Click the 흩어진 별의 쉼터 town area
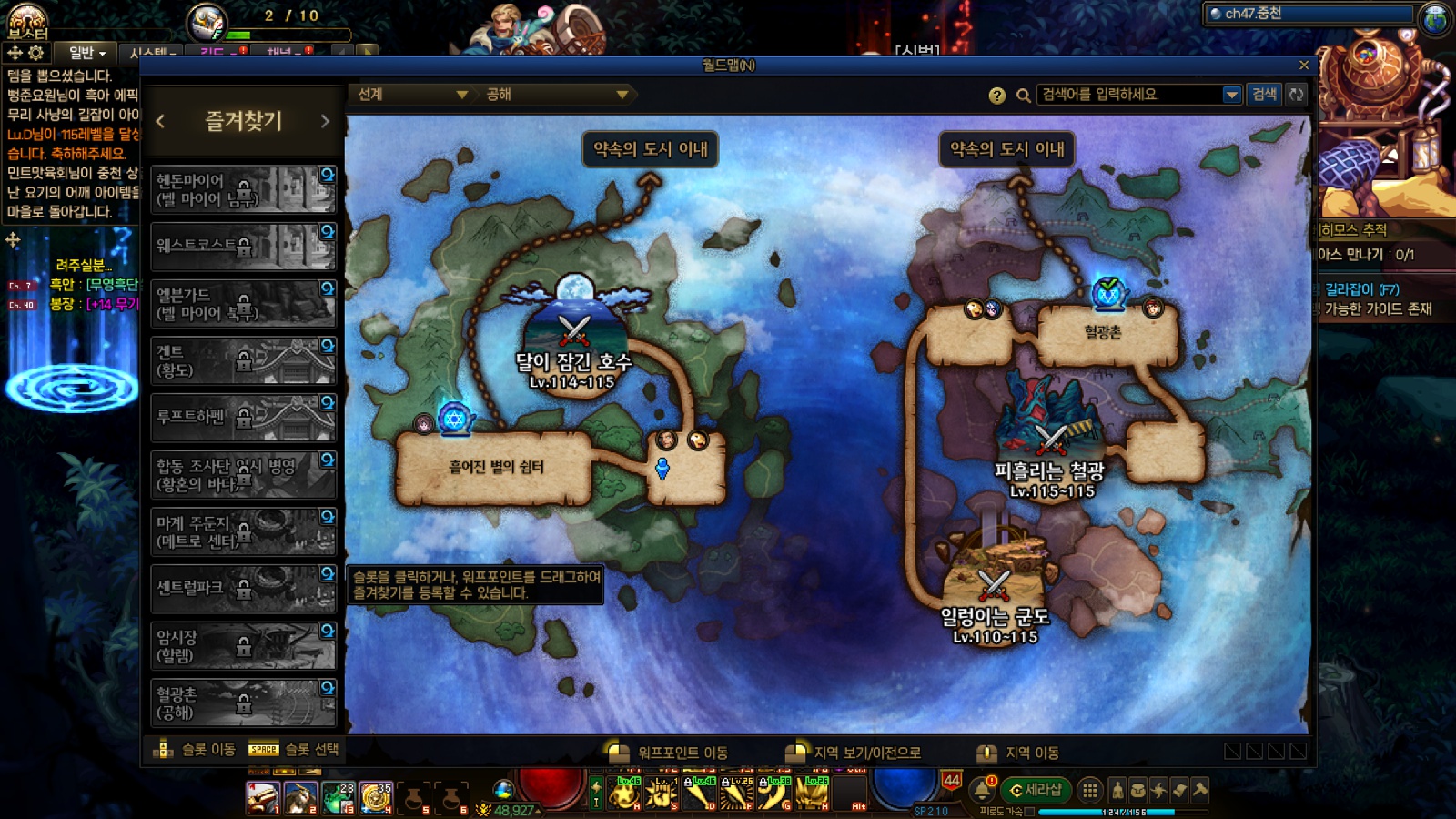Image resolution: width=1456 pixels, height=819 pixels. pyautogui.click(x=495, y=468)
